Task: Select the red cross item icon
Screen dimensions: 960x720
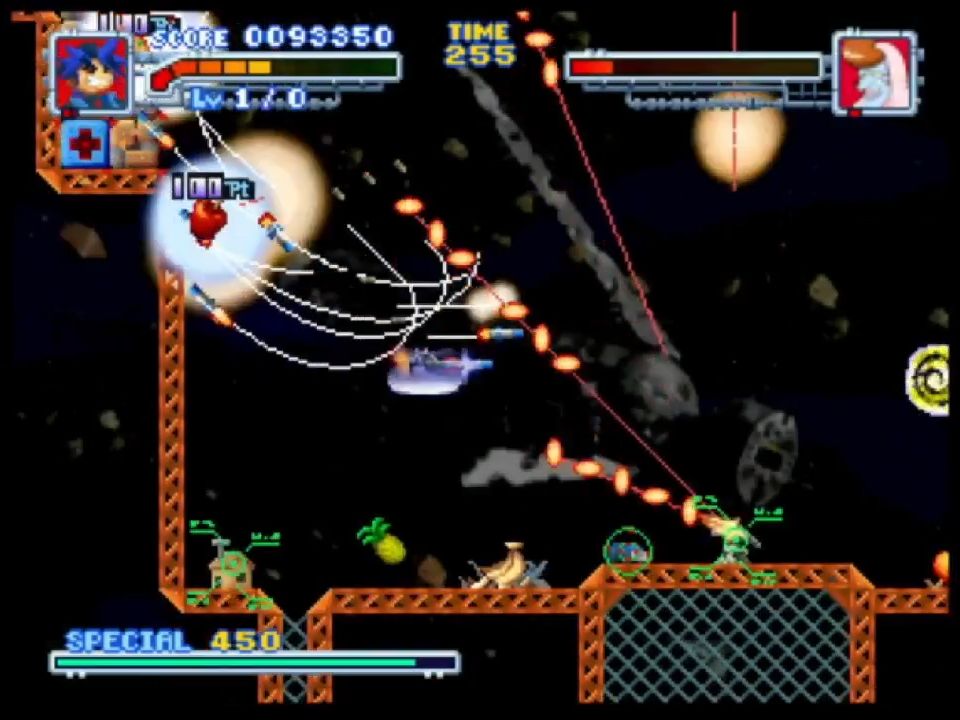Action: (84, 145)
